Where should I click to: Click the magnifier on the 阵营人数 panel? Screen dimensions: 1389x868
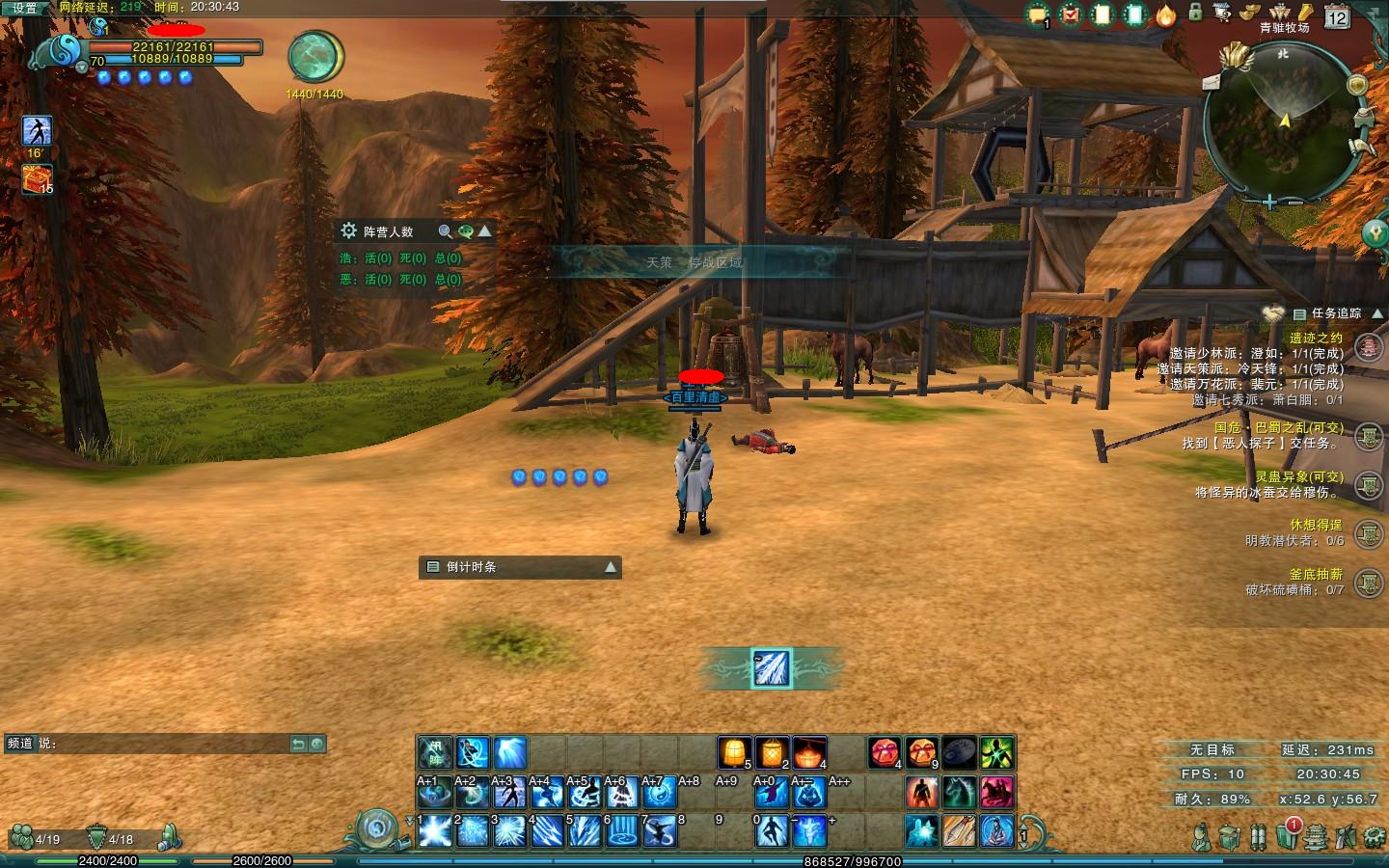click(x=445, y=231)
